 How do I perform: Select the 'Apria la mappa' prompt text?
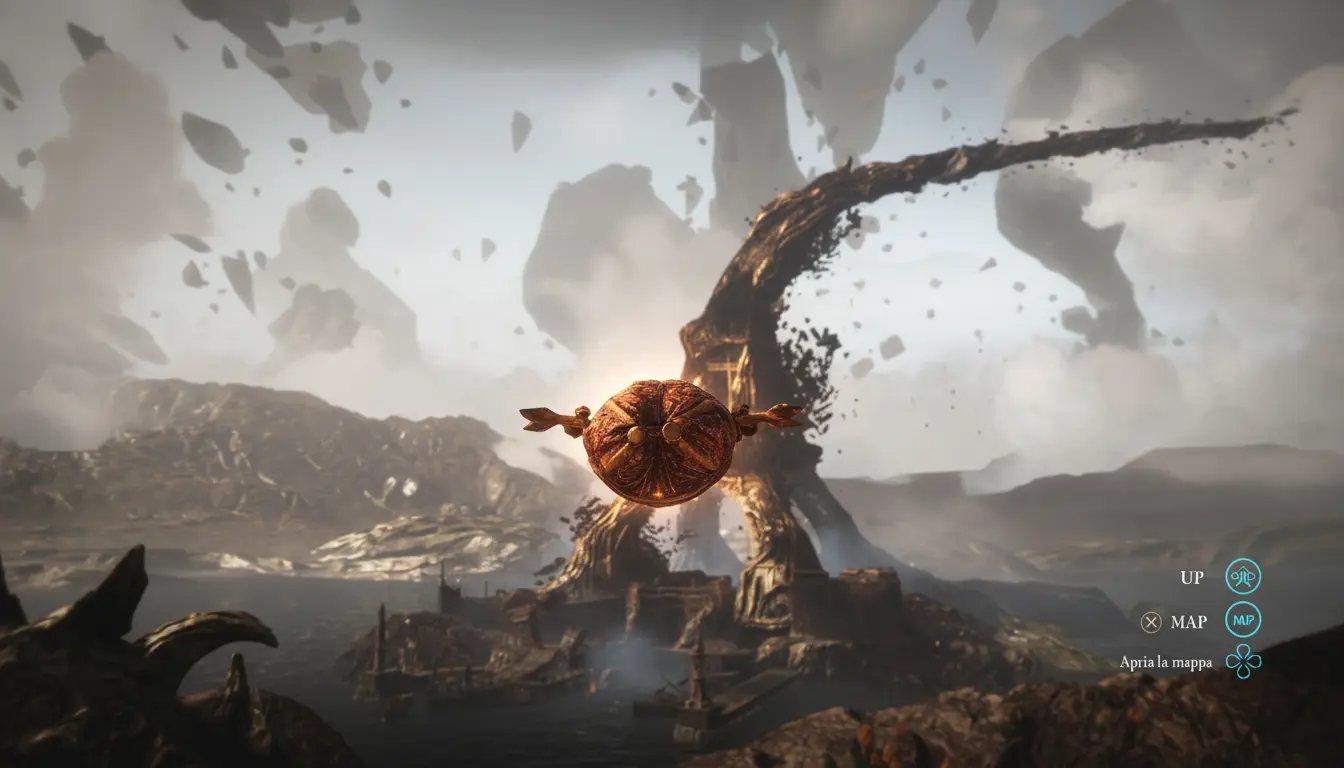click(x=1165, y=662)
